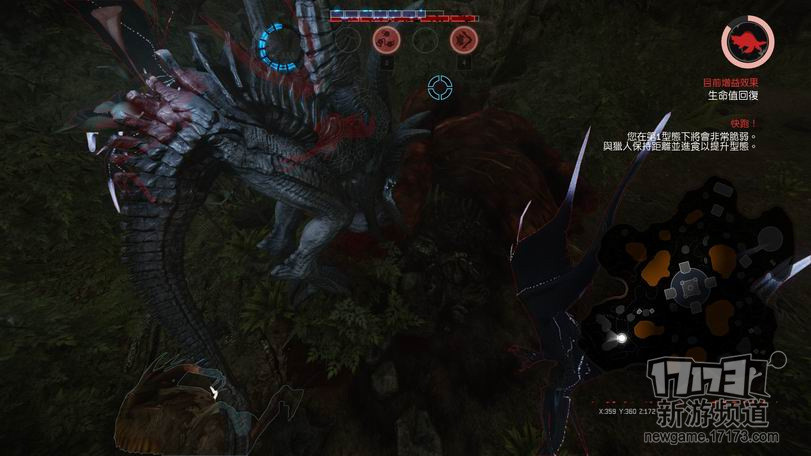Activate the red rock throw ability icon

[x=386, y=40]
